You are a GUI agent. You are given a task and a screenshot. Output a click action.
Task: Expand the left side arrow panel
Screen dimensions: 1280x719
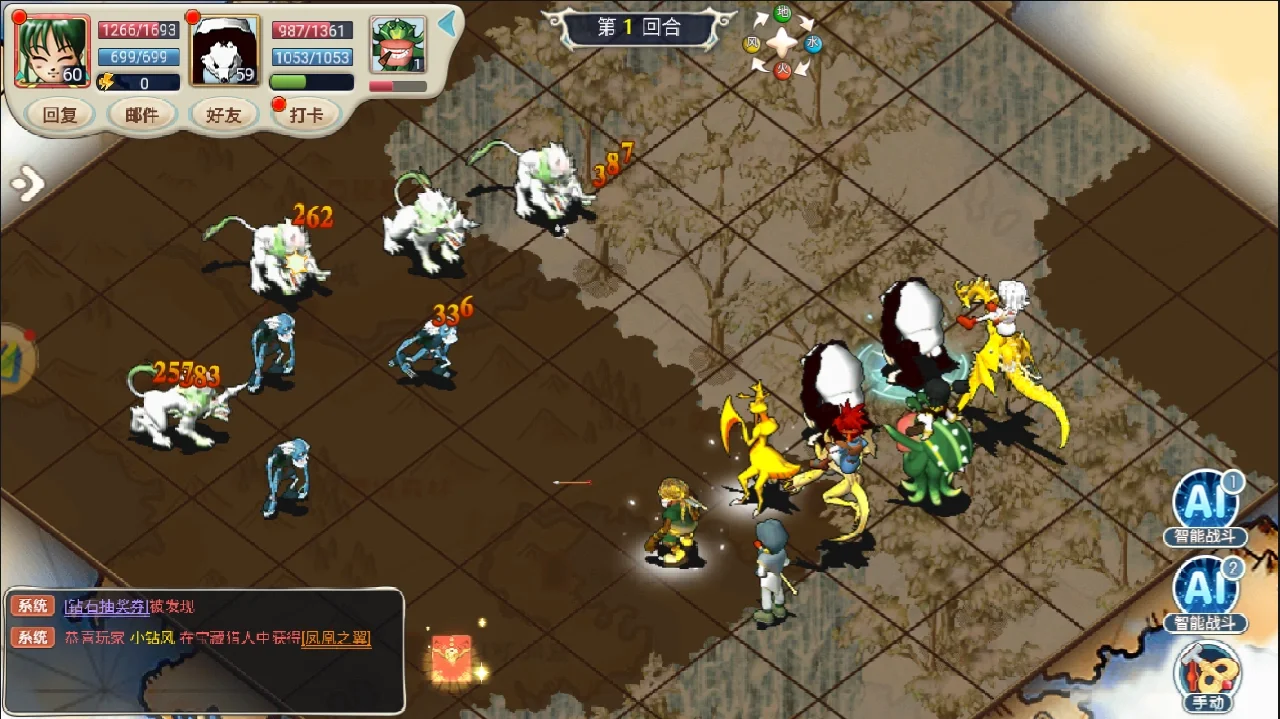tap(28, 183)
